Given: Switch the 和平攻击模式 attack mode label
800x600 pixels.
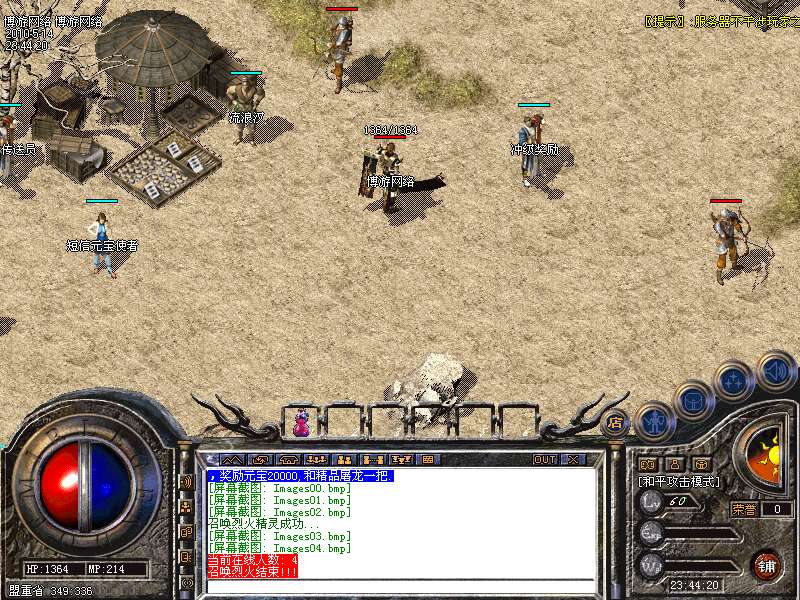Looking at the screenshot, I should (679, 482).
